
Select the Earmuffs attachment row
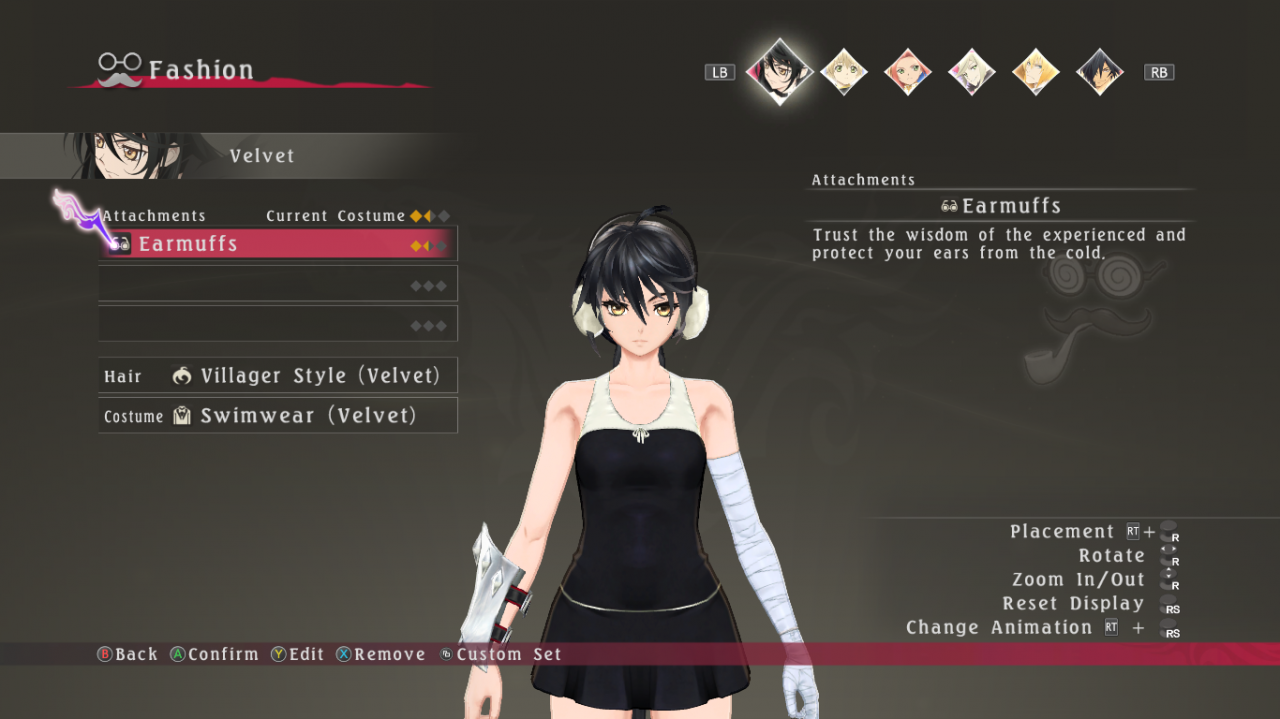(x=278, y=244)
